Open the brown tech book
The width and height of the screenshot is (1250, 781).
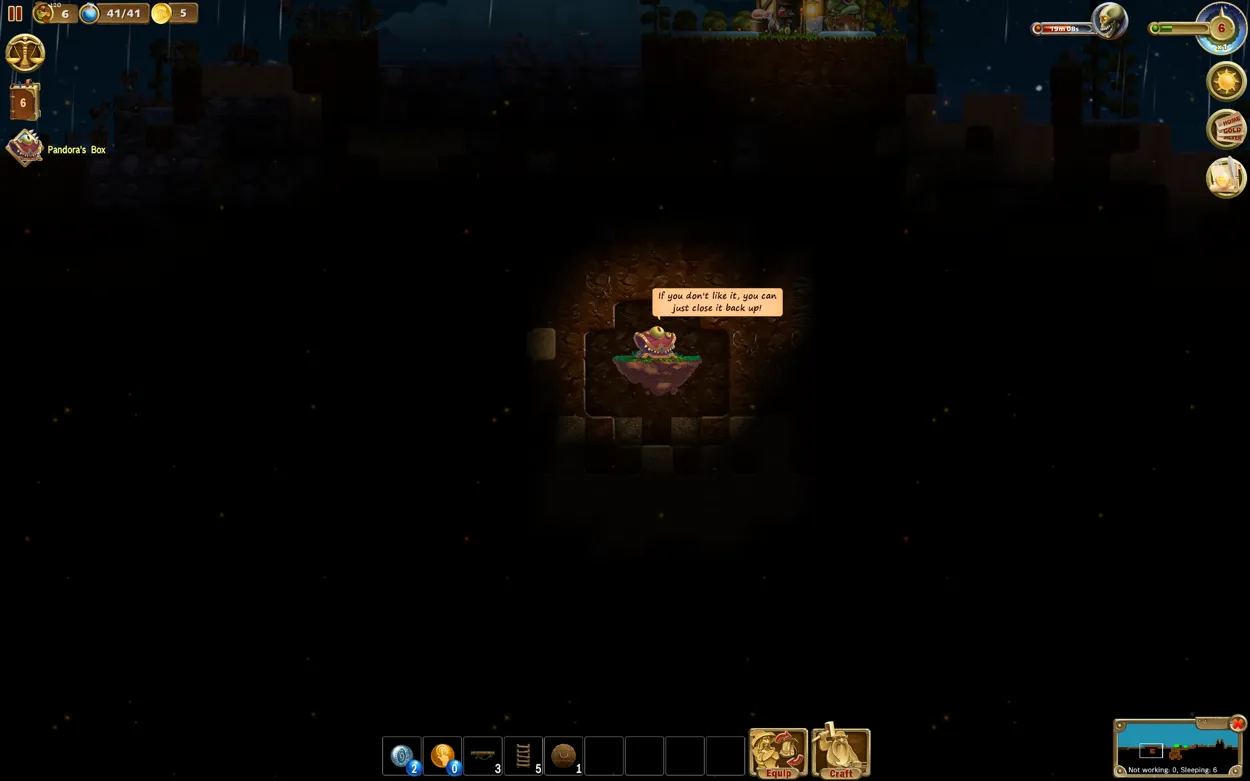tap(24, 102)
